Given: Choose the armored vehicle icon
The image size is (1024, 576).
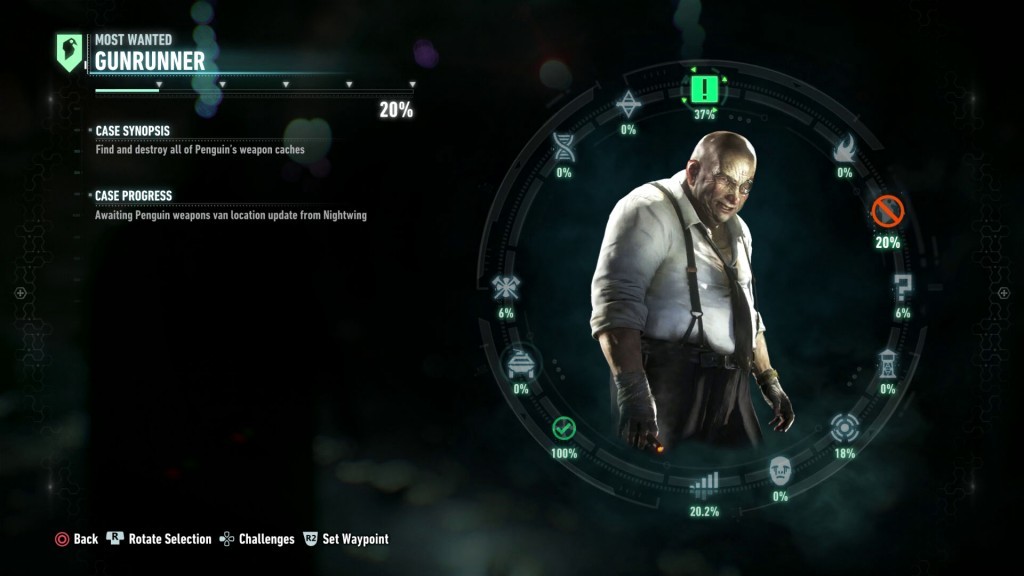Looking at the screenshot, I should click(x=521, y=364).
